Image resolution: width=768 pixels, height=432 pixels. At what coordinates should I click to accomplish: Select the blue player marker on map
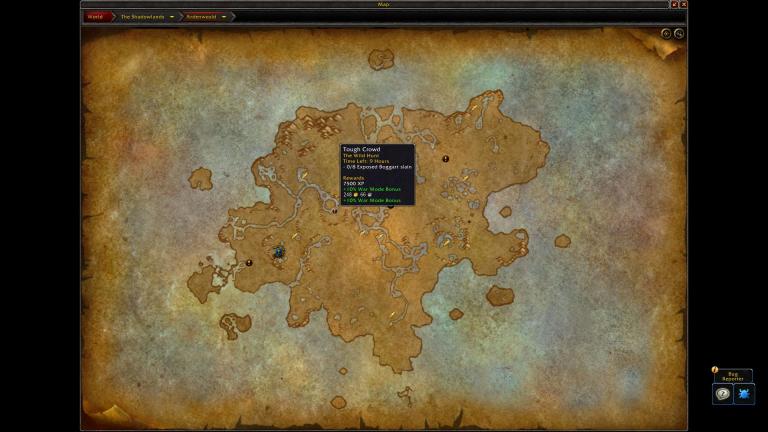click(x=279, y=253)
